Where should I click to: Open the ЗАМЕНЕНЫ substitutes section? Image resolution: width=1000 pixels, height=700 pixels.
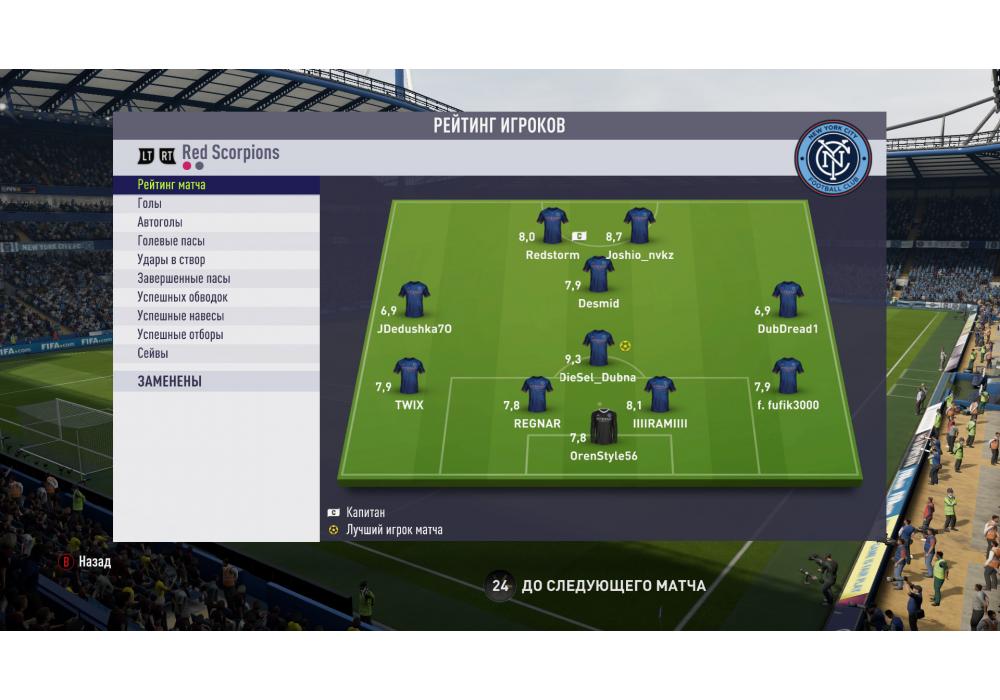[216, 381]
